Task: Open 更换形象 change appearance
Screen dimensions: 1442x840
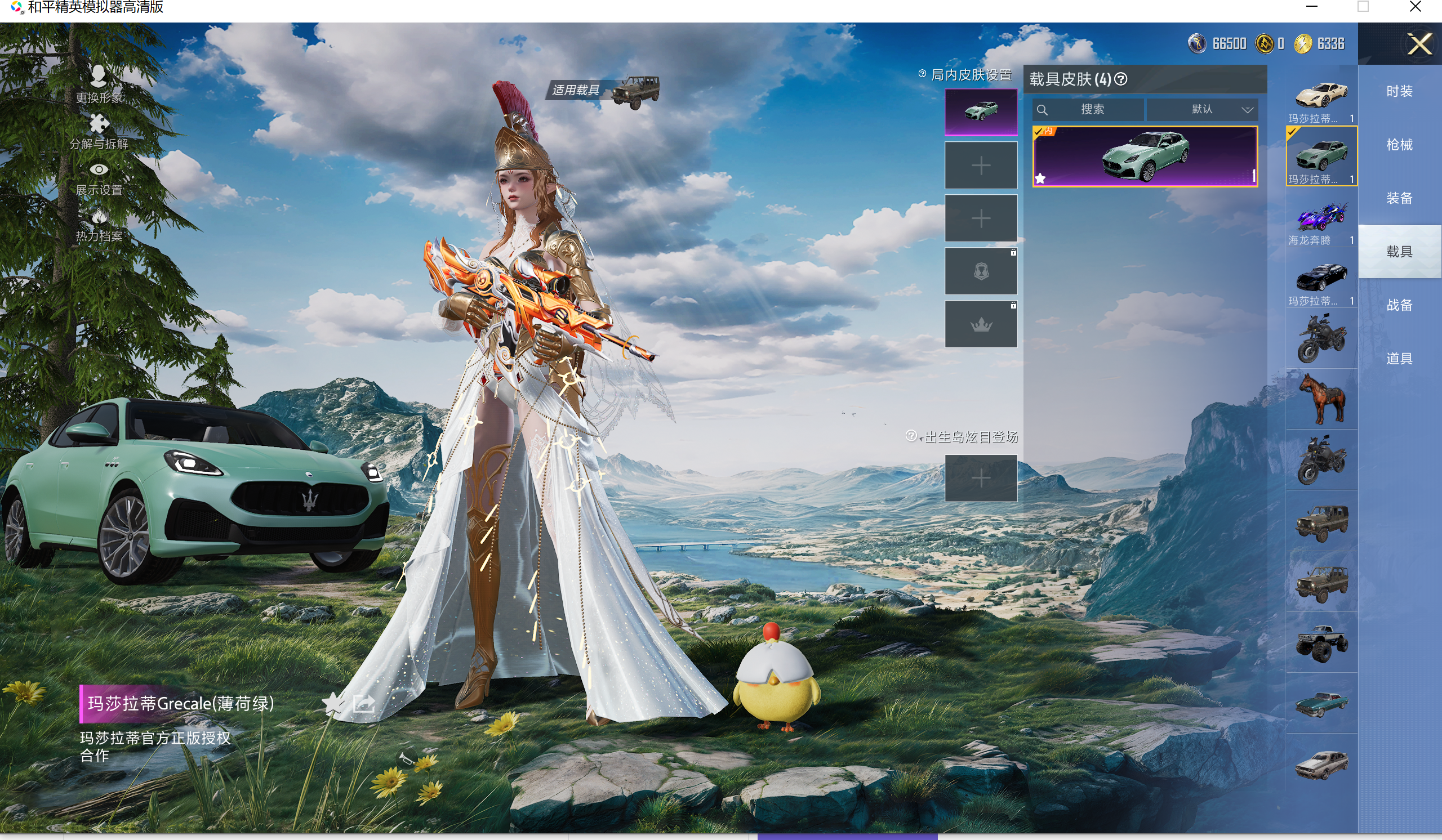Action: click(99, 84)
